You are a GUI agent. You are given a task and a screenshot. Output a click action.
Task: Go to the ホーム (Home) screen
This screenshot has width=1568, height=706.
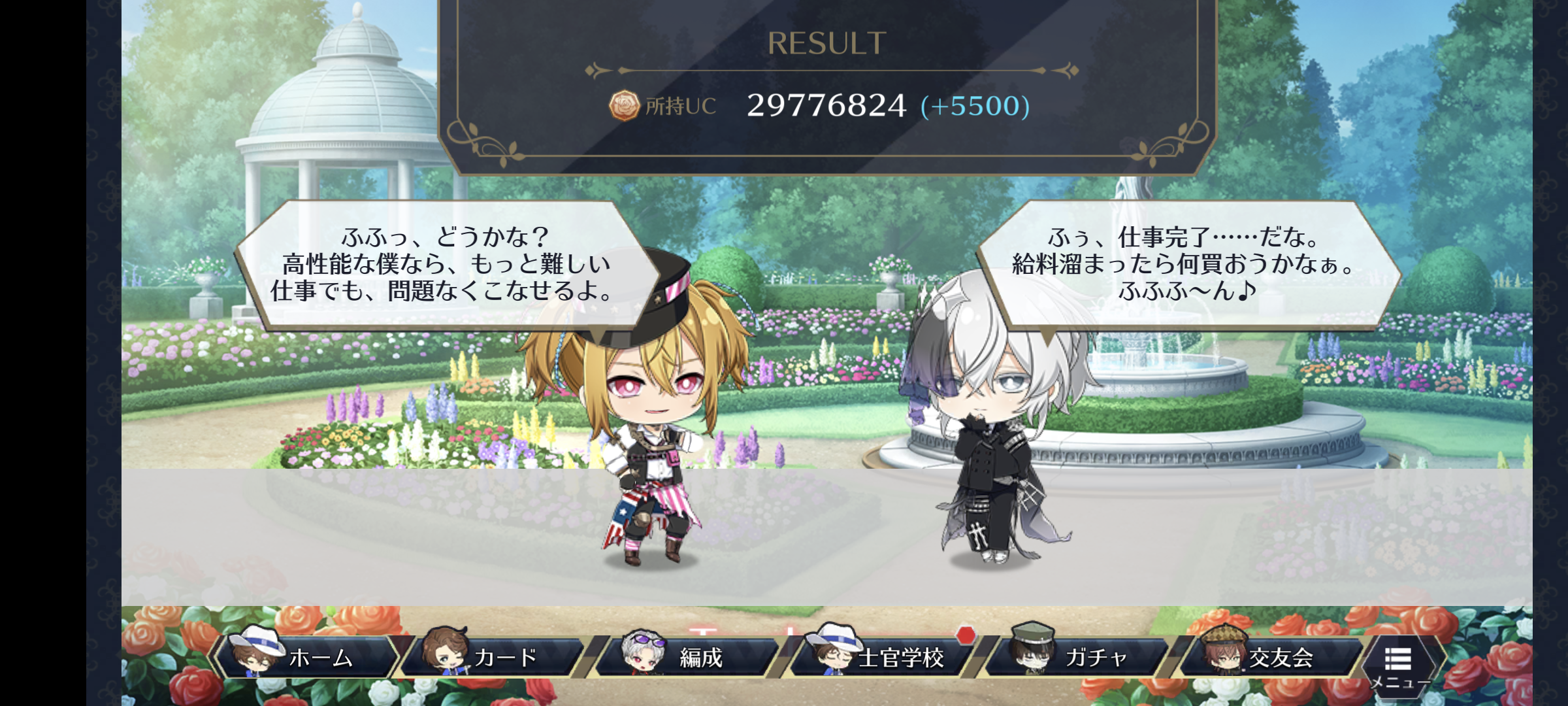pyautogui.click(x=307, y=657)
